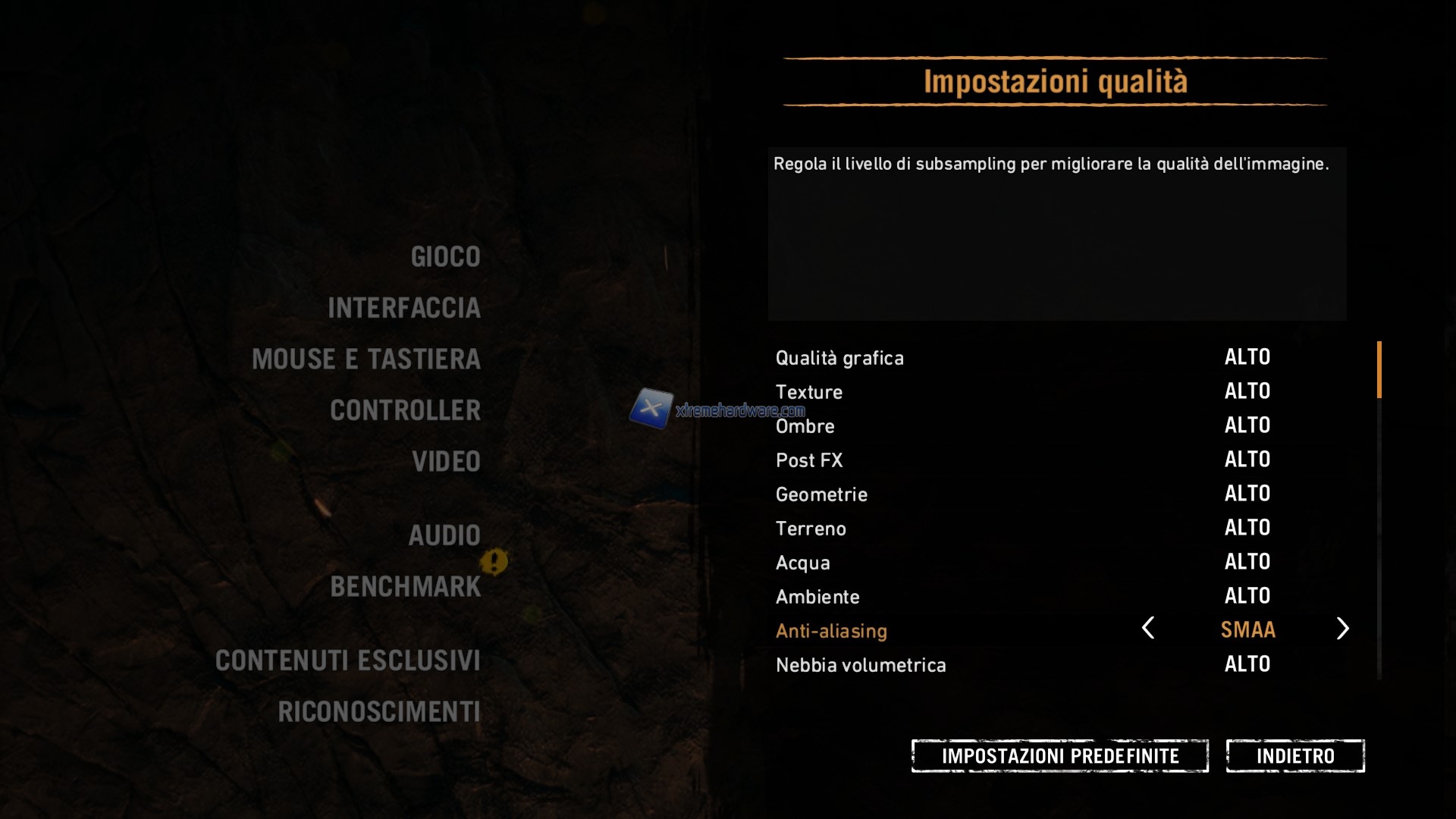This screenshot has height=819, width=1456.
Task: Launch the Benchmark option
Action: (x=405, y=587)
